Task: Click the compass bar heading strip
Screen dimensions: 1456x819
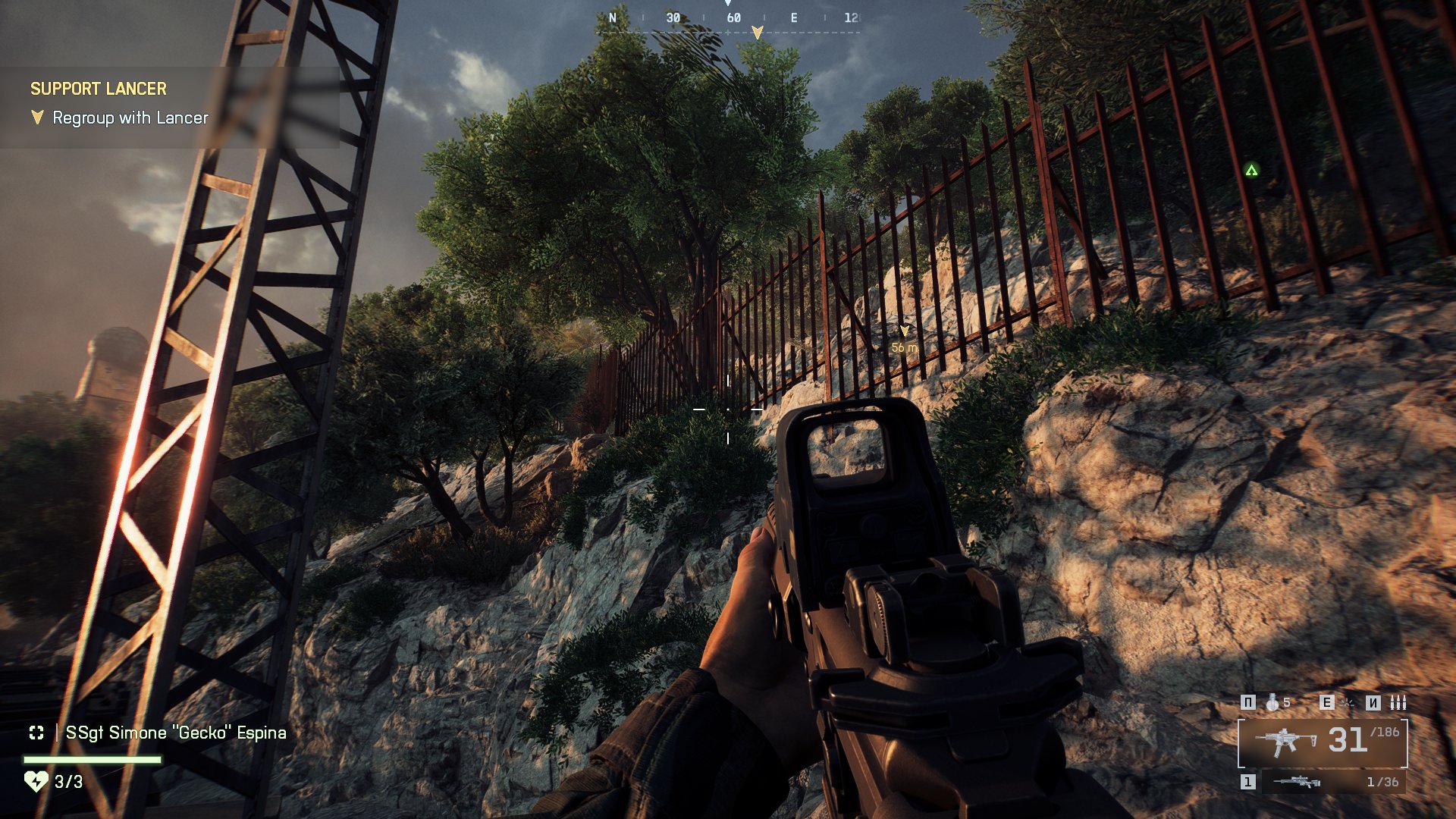Action: (x=733, y=18)
